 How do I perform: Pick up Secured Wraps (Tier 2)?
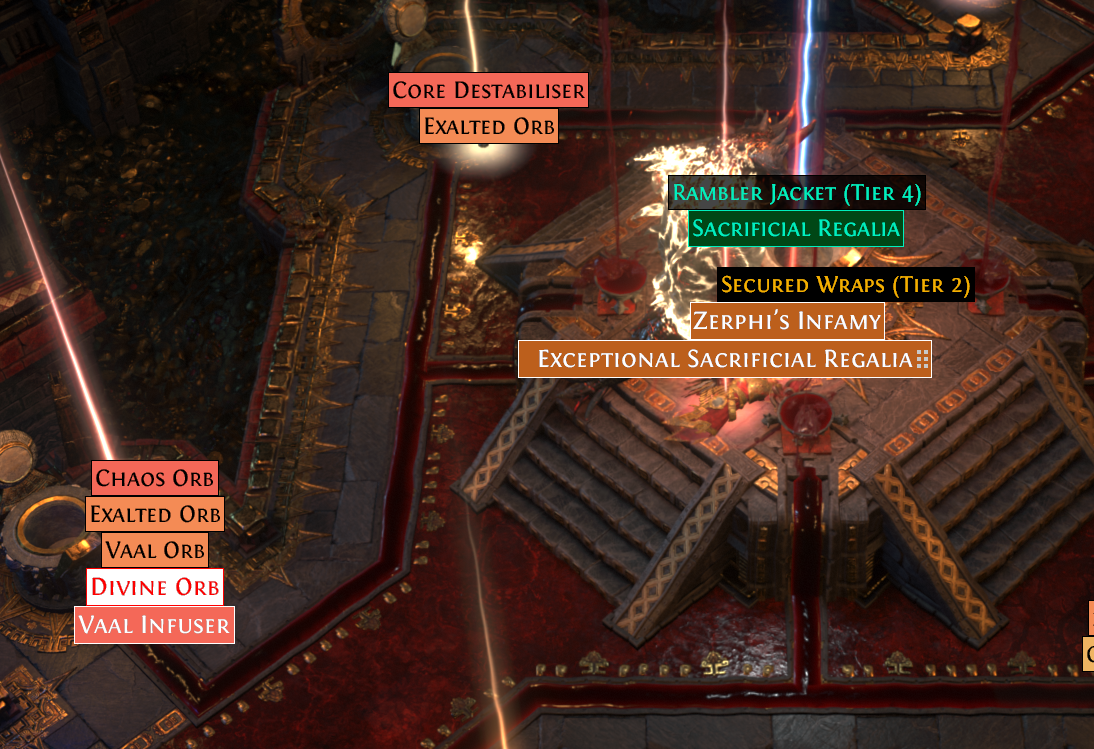[x=845, y=285]
